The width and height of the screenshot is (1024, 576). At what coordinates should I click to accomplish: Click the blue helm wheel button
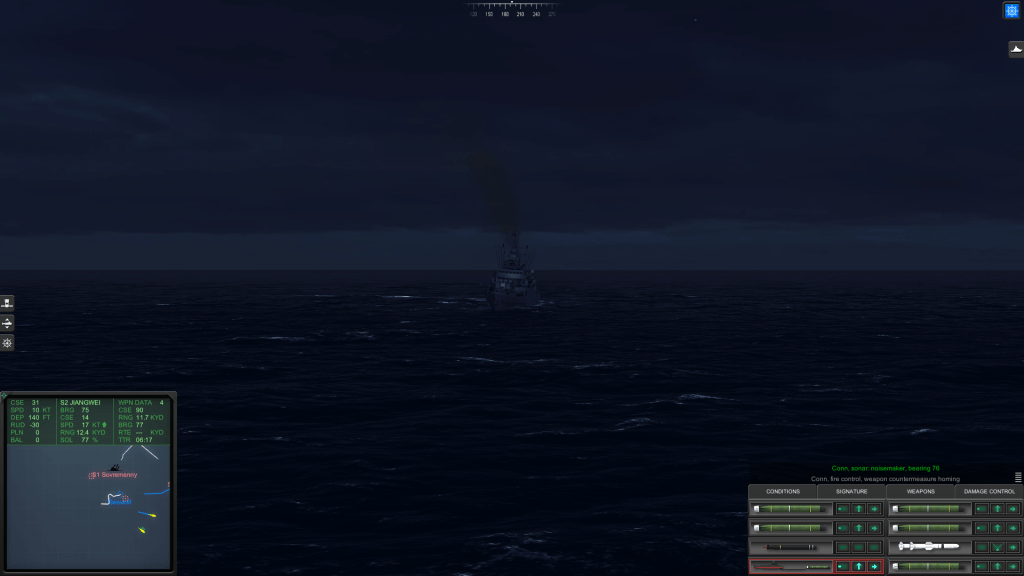(1011, 10)
